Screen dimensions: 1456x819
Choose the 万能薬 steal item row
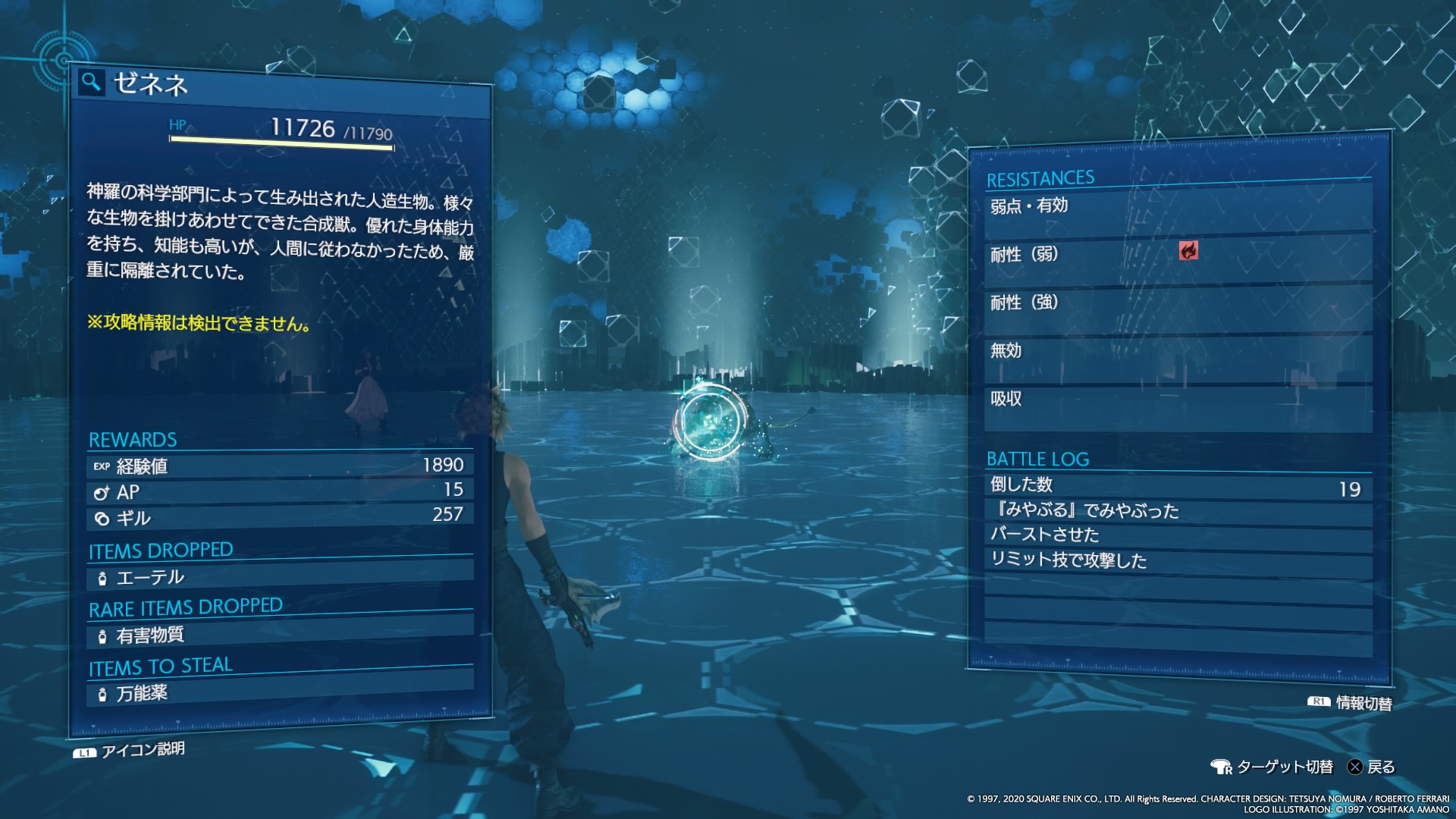pyautogui.click(x=279, y=692)
